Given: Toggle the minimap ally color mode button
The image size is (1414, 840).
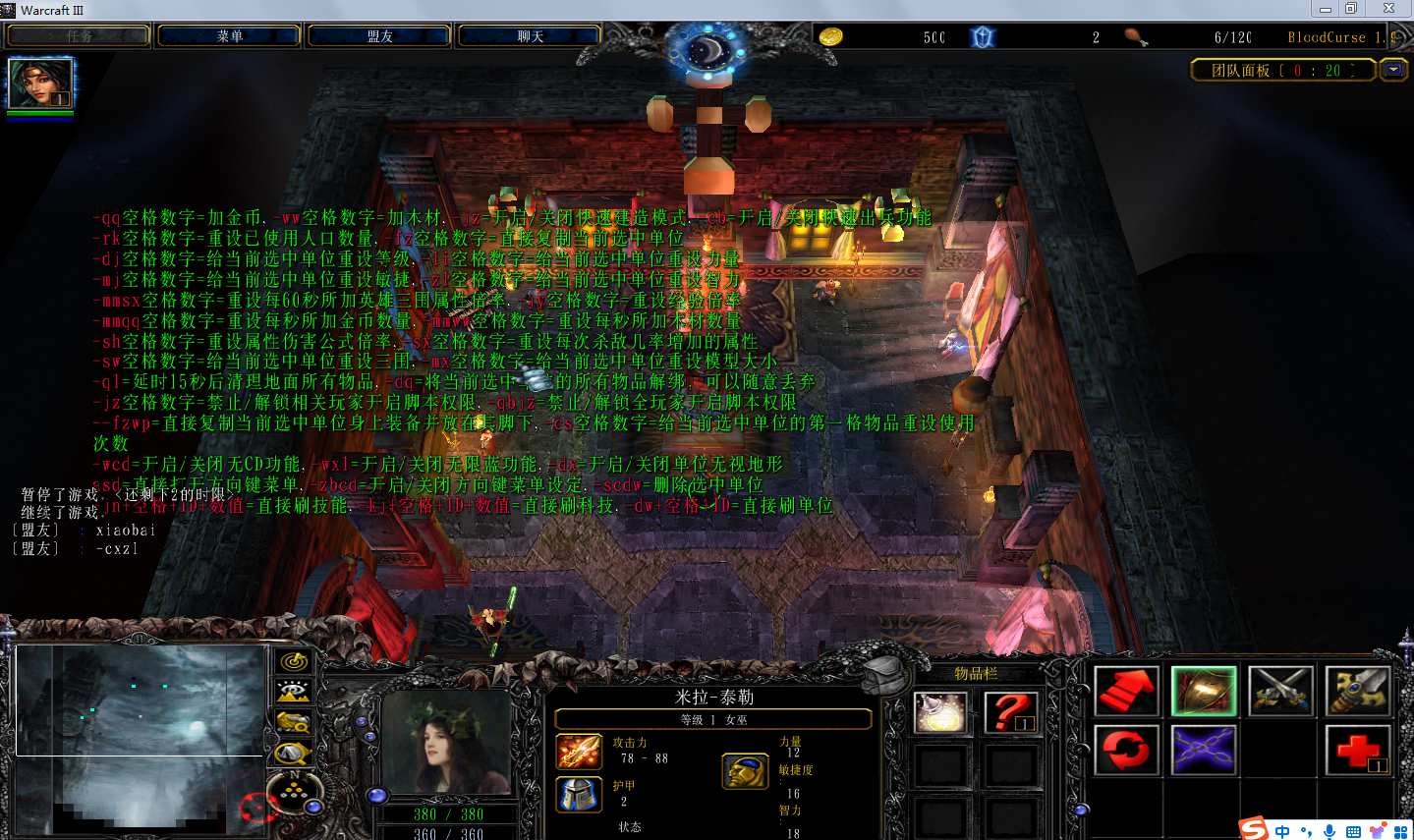Looking at the screenshot, I should tap(293, 723).
